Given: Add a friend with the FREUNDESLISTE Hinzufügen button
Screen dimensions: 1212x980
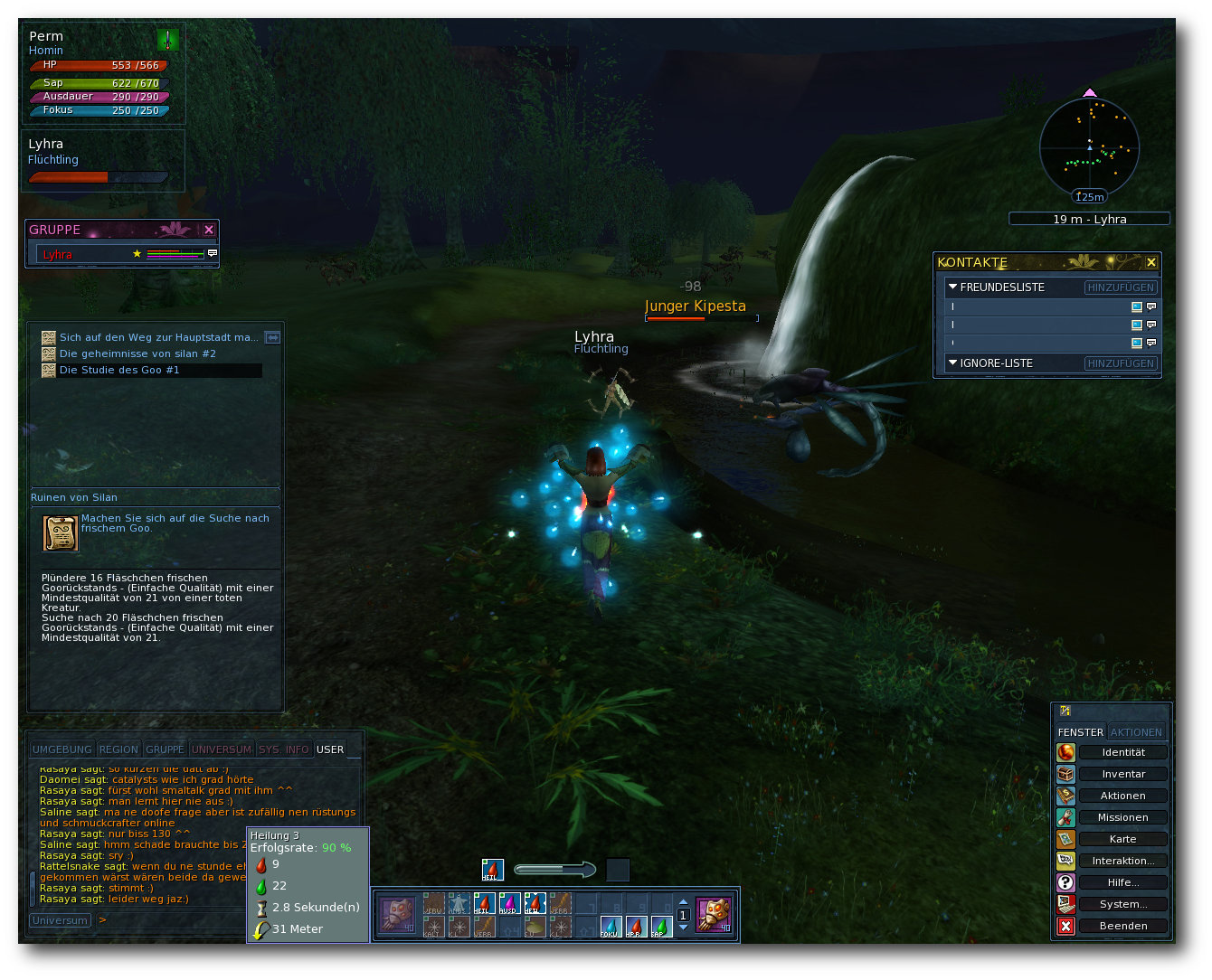Looking at the screenshot, I should coord(1121,287).
